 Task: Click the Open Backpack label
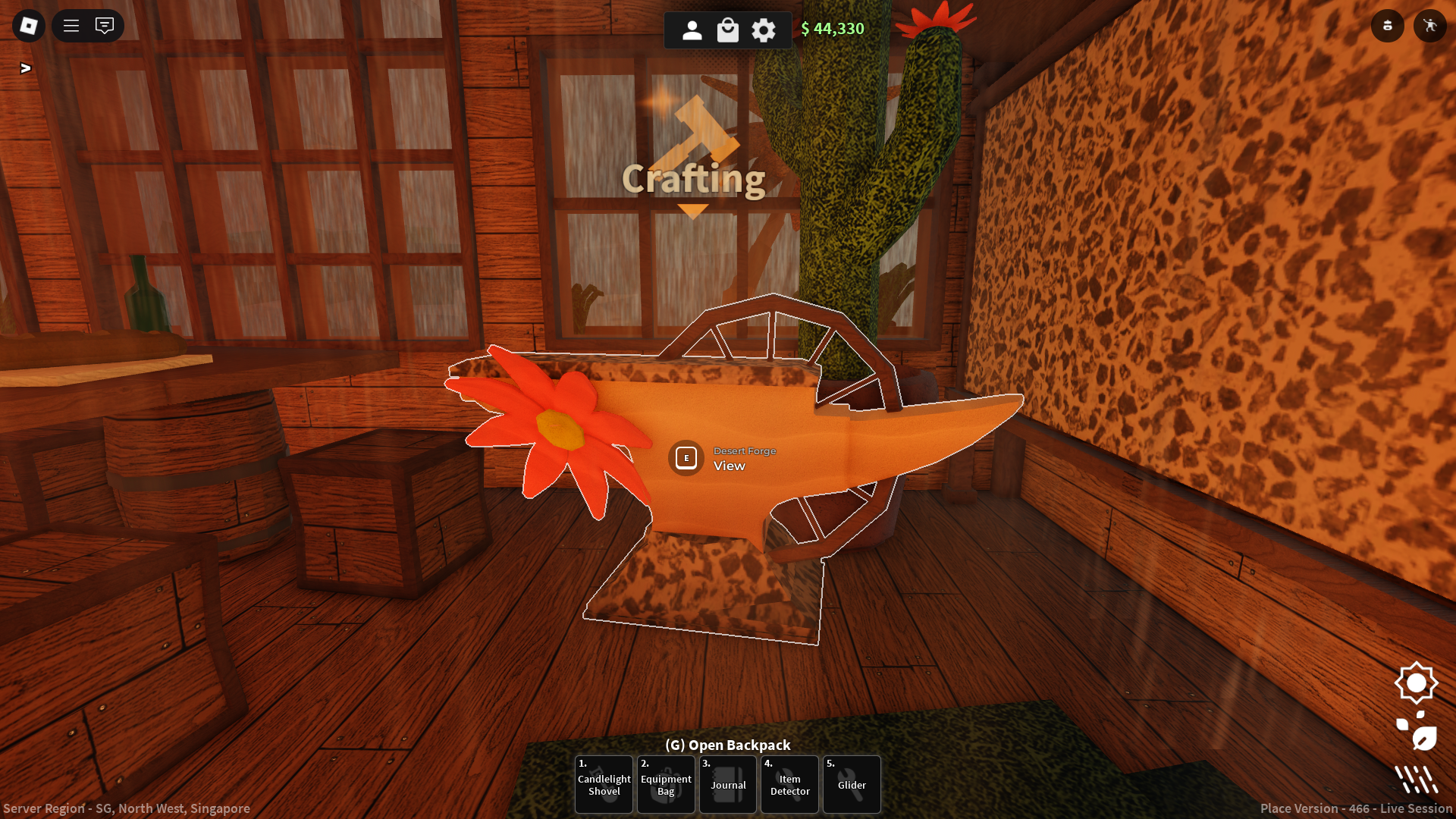click(x=728, y=745)
